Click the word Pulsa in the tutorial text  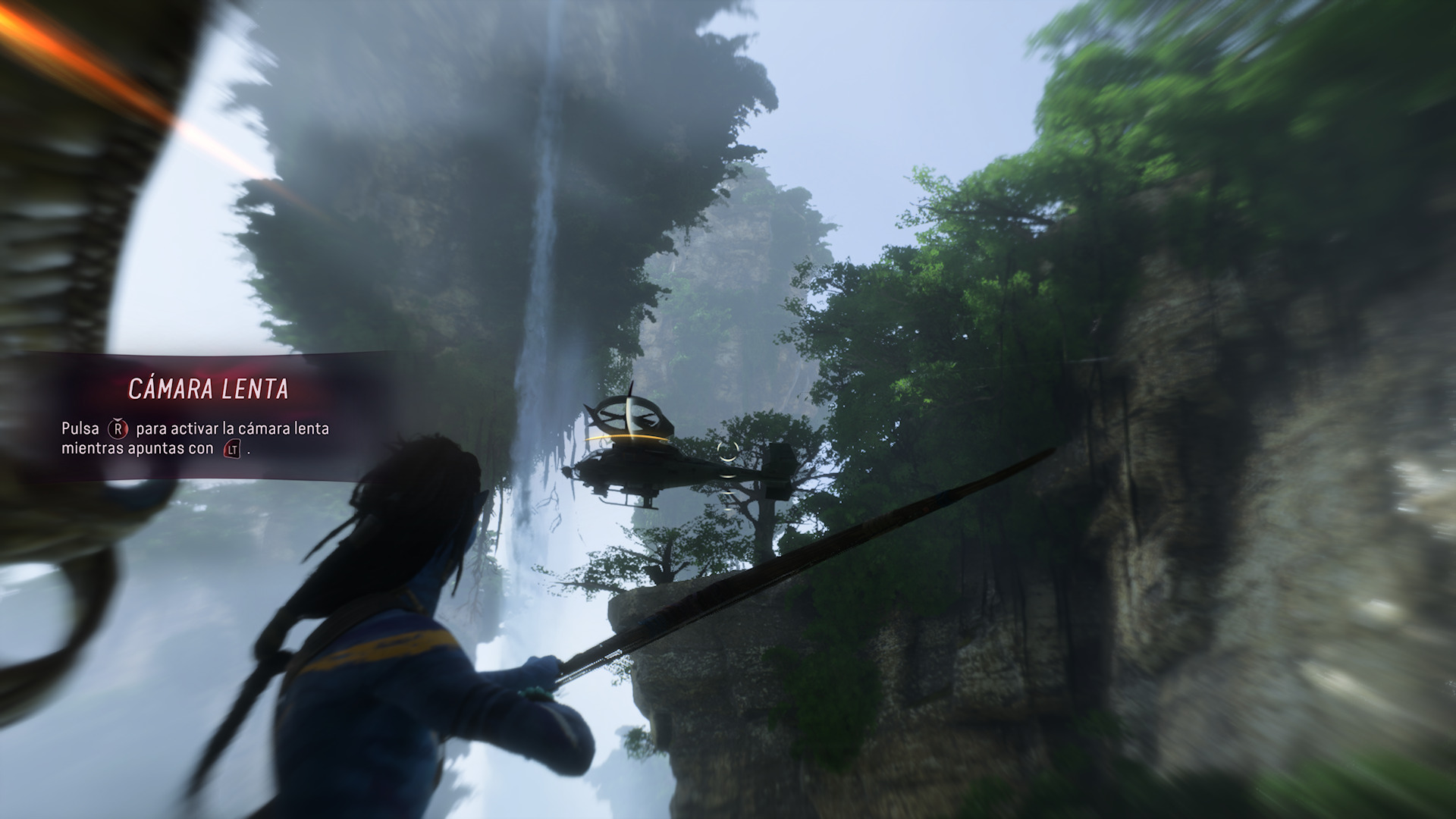pos(82,428)
